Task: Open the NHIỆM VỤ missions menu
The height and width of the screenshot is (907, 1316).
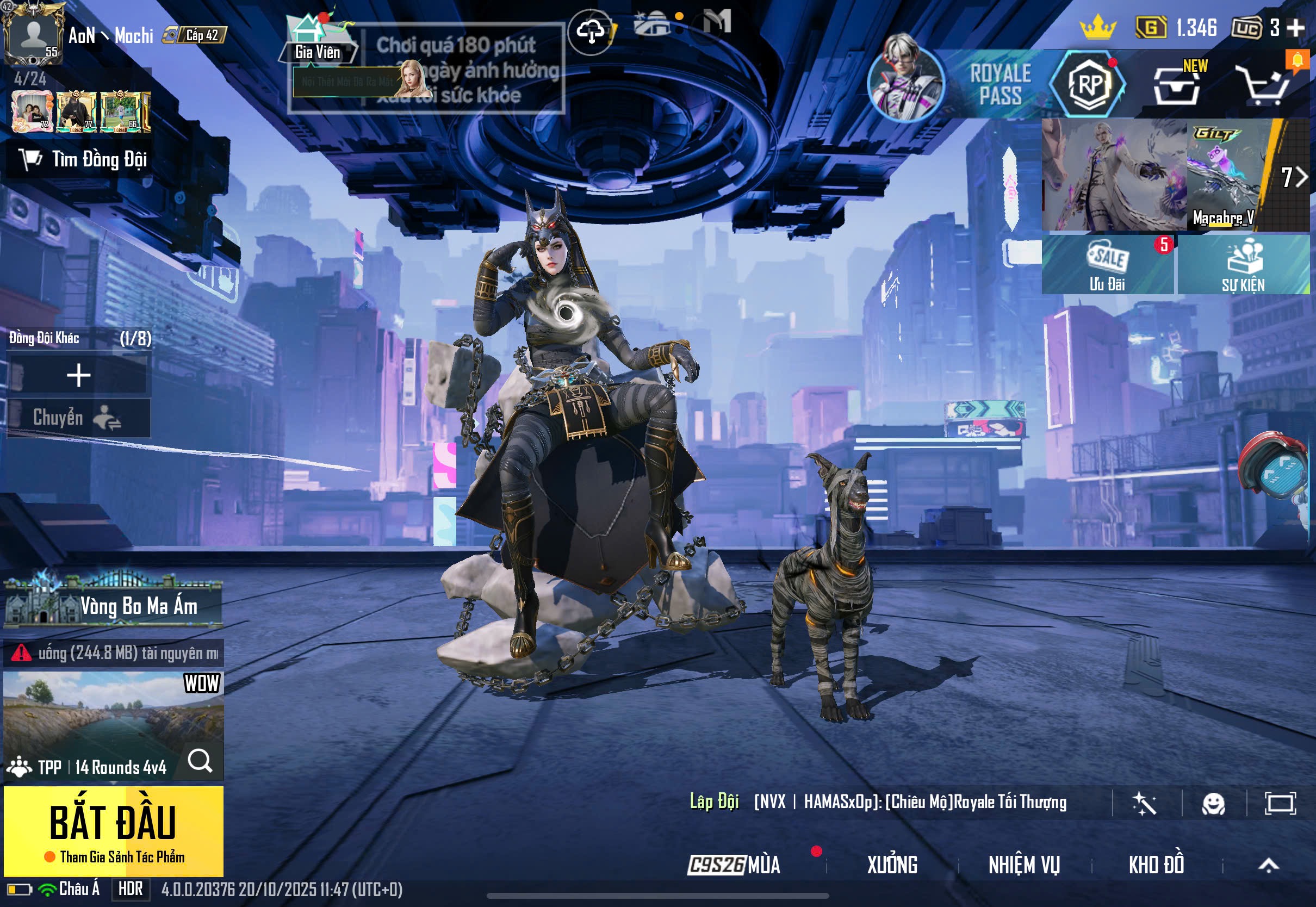Action: pyautogui.click(x=1024, y=865)
